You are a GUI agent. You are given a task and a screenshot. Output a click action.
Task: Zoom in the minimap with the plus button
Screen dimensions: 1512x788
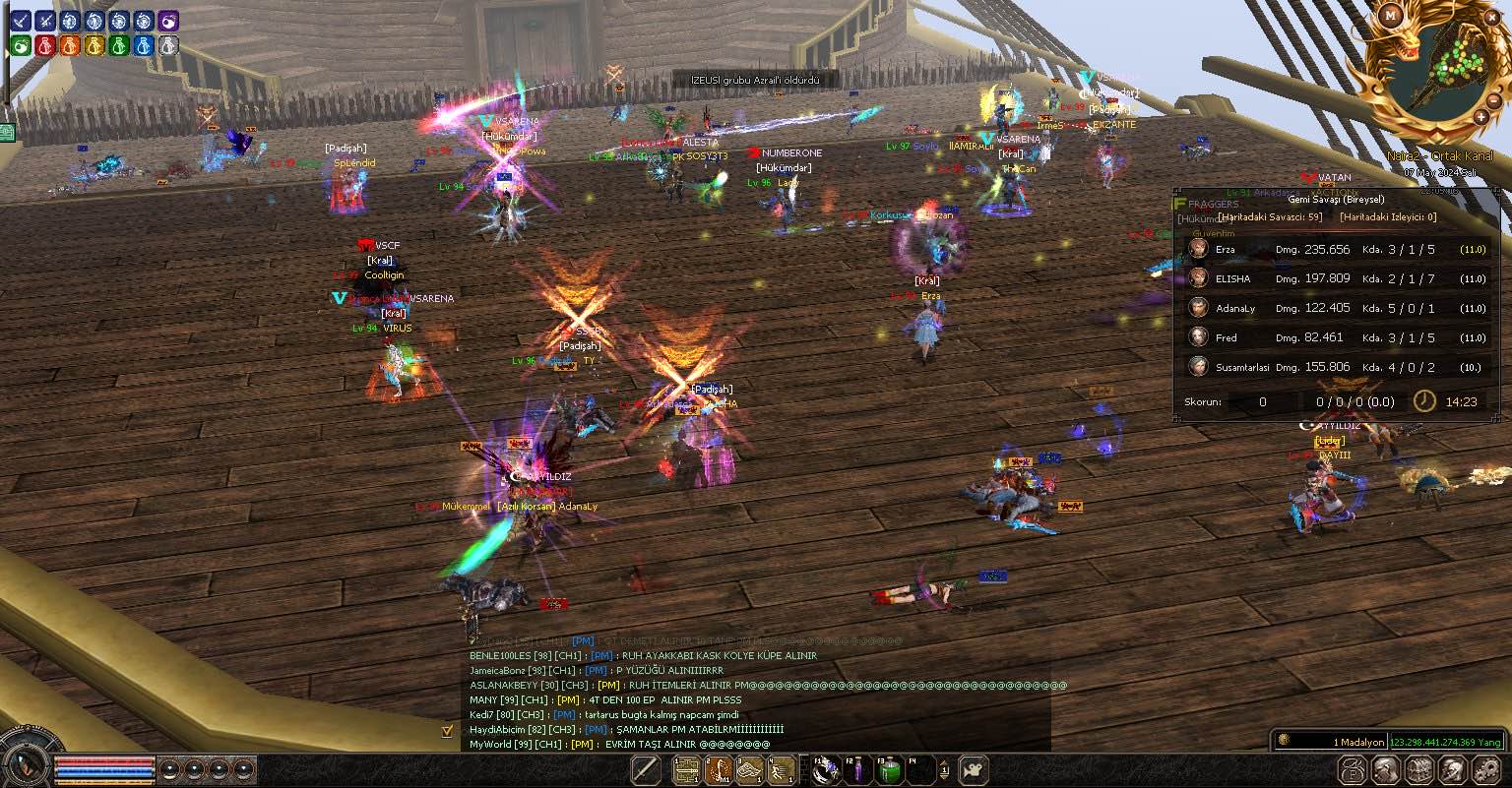[1481, 117]
